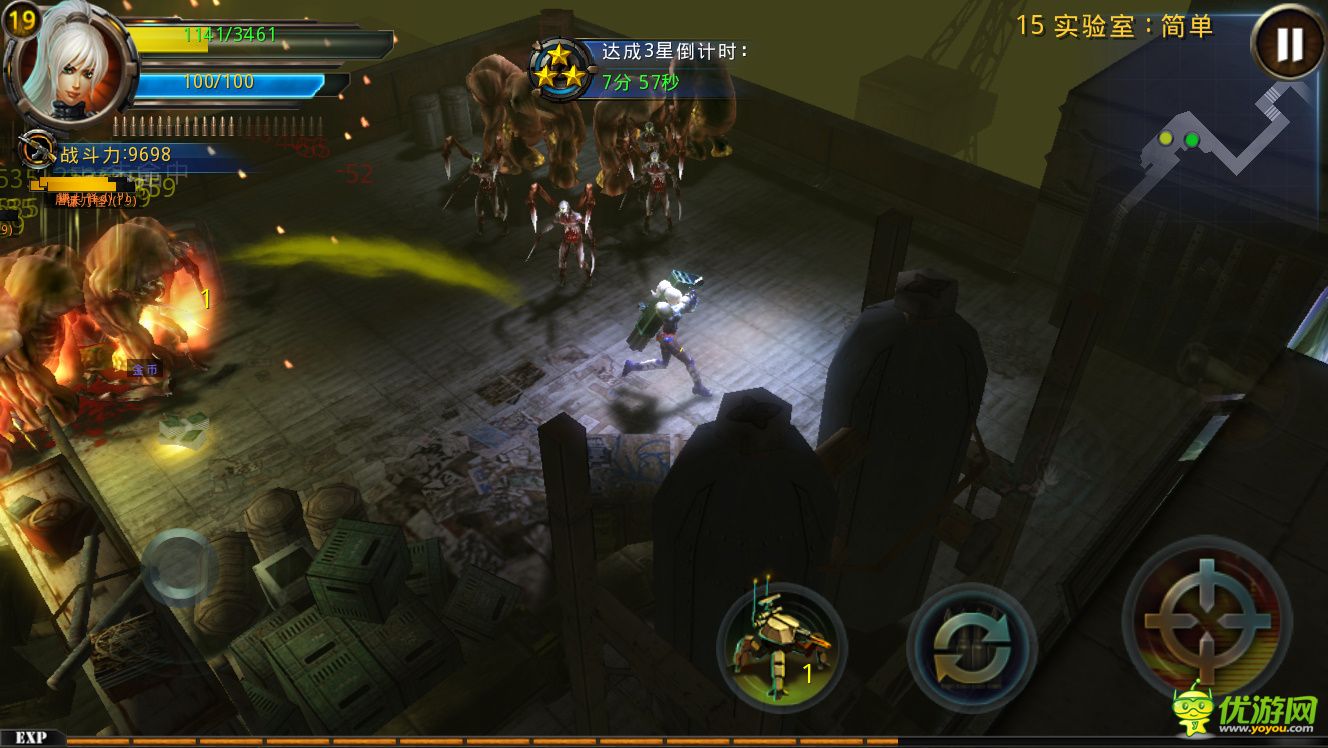The height and width of the screenshot is (748, 1328).
Task: Fire using the crosshair attack button
Action: (x=1207, y=620)
